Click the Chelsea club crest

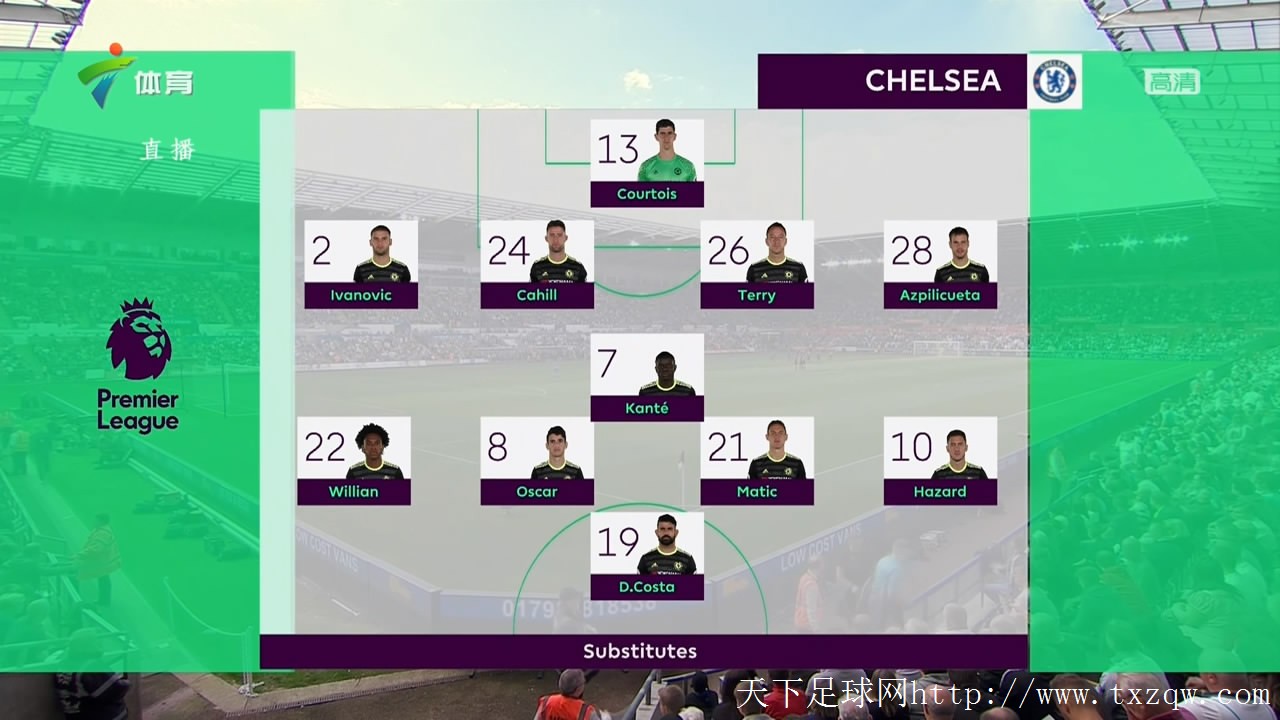tap(1054, 81)
